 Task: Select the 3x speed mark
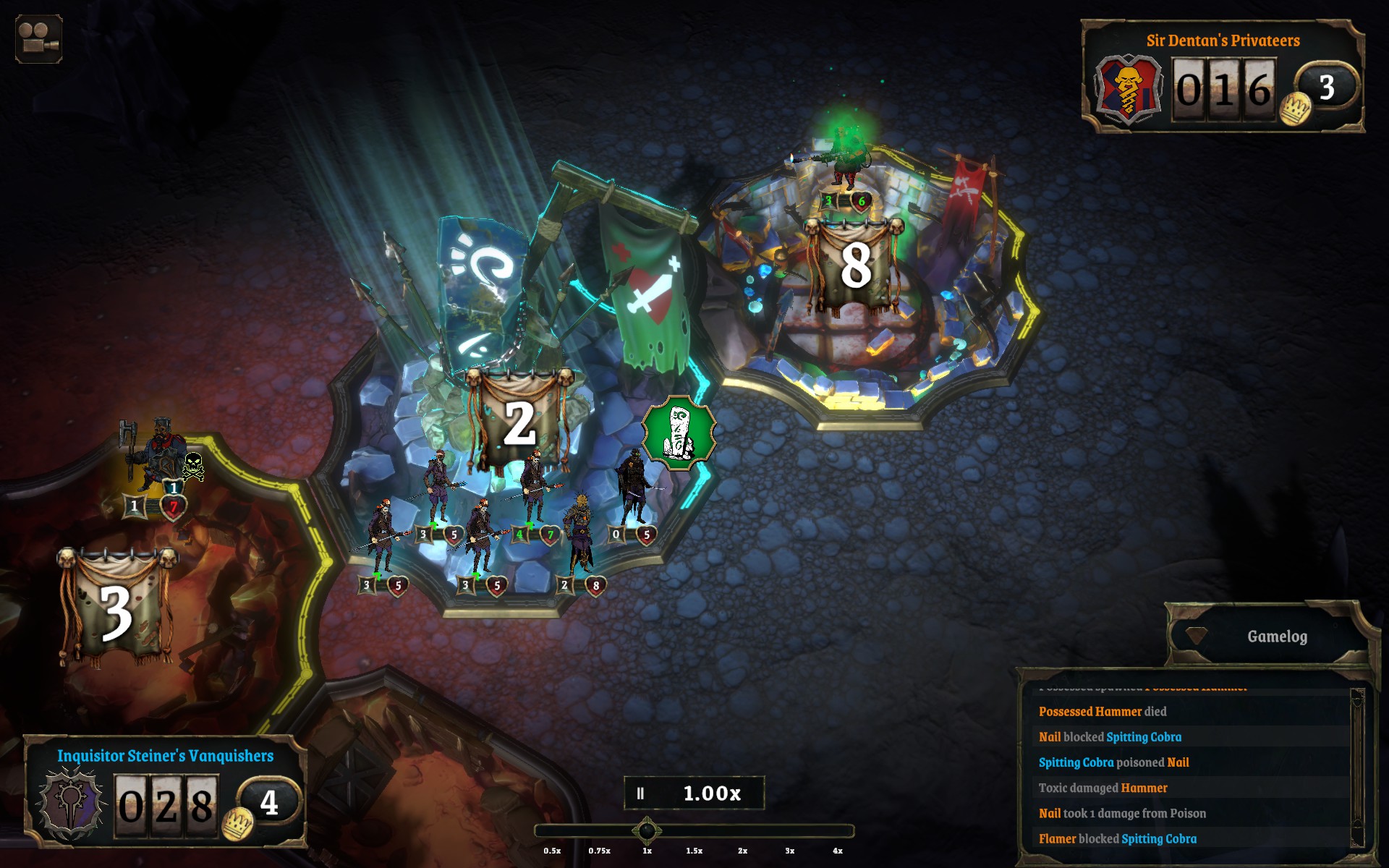click(x=790, y=851)
